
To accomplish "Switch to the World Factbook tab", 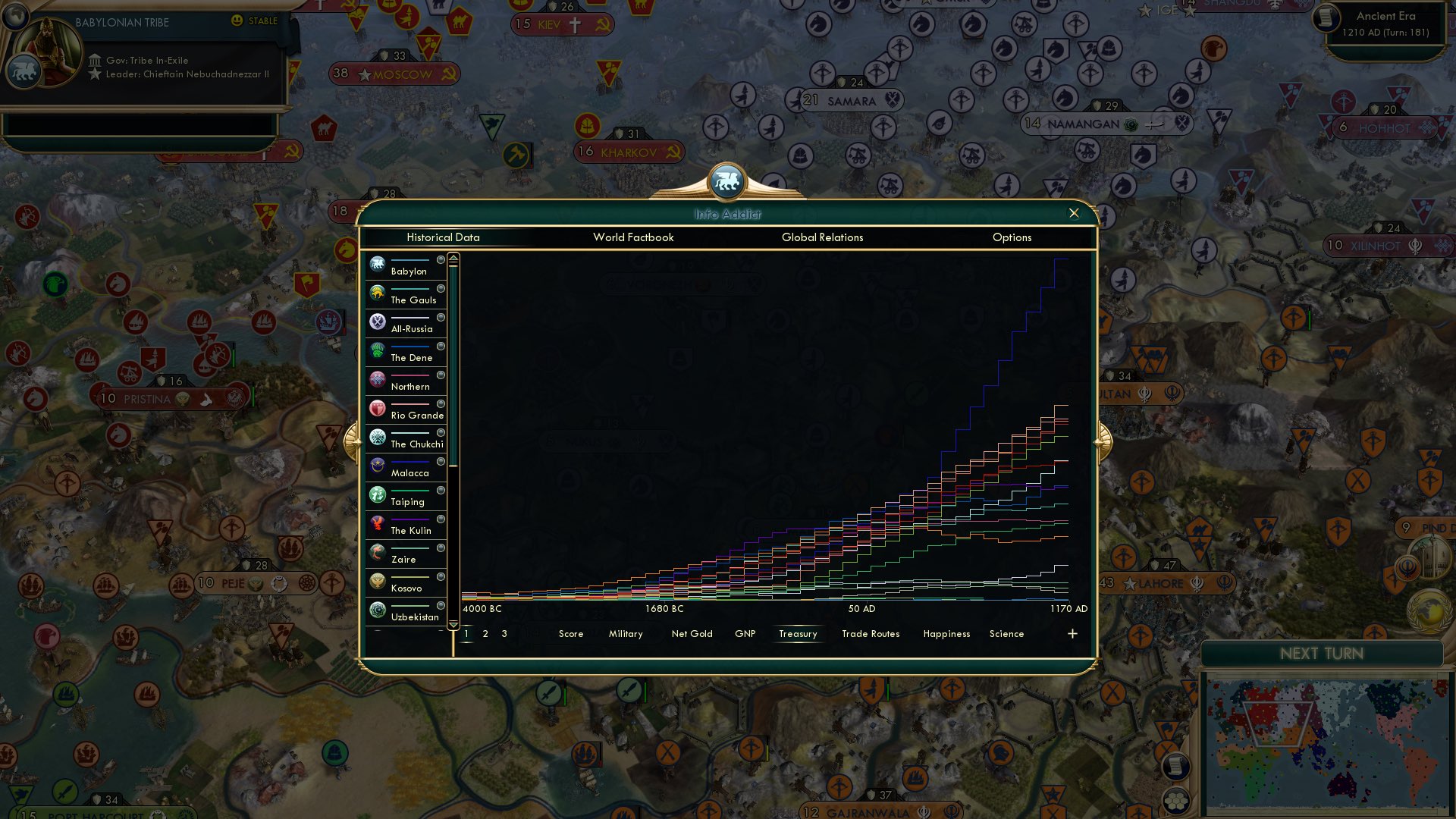I will click(x=634, y=237).
